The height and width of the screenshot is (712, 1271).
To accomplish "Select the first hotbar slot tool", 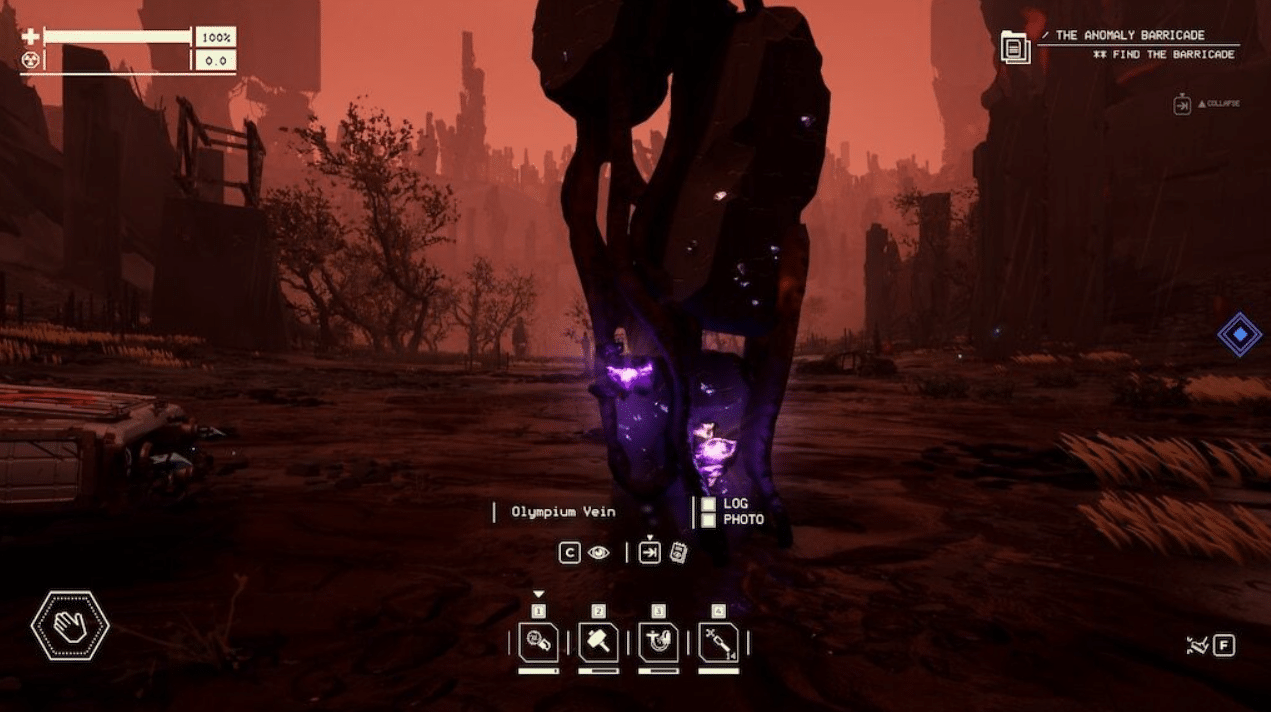I will pyautogui.click(x=538, y=643).
